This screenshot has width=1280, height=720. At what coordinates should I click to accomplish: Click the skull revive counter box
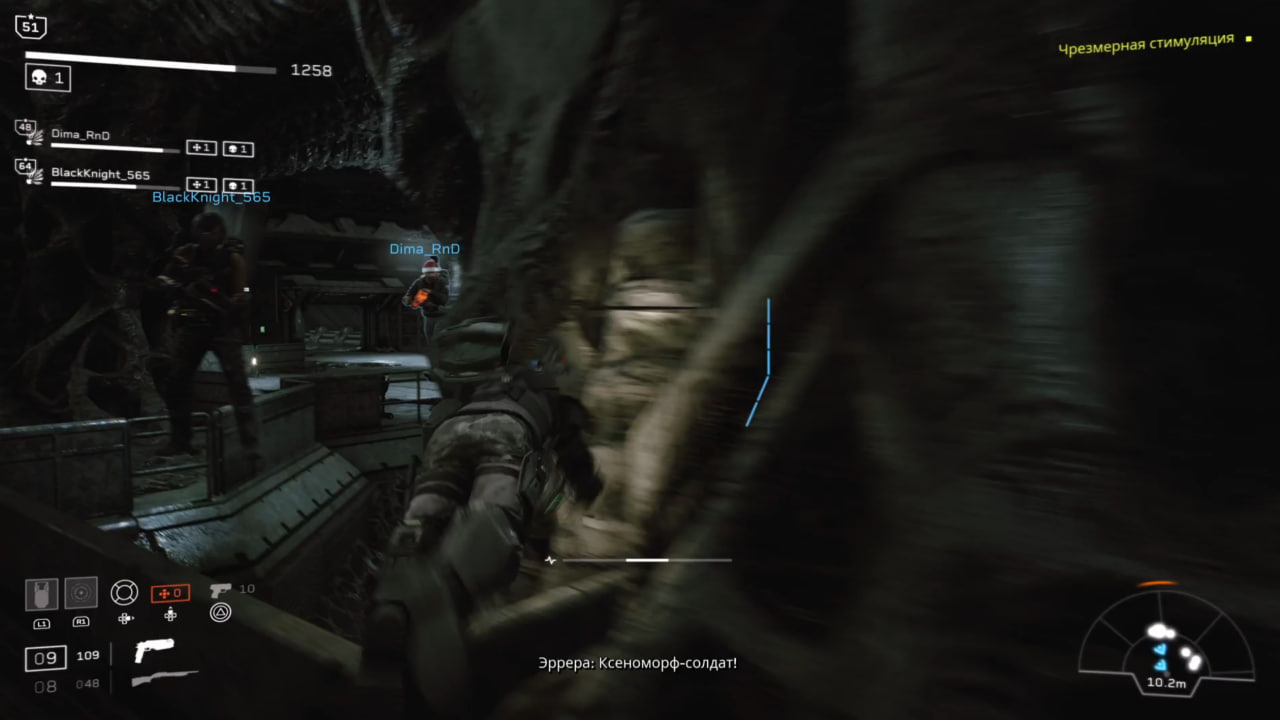pos(48,78)
